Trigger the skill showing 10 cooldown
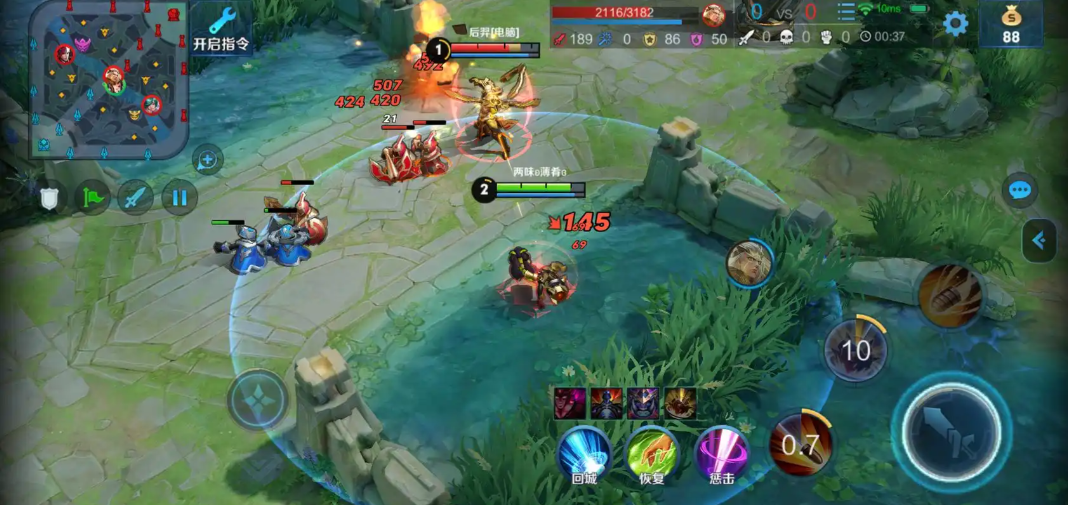The image size is (1068, 505). pos(856,350)
